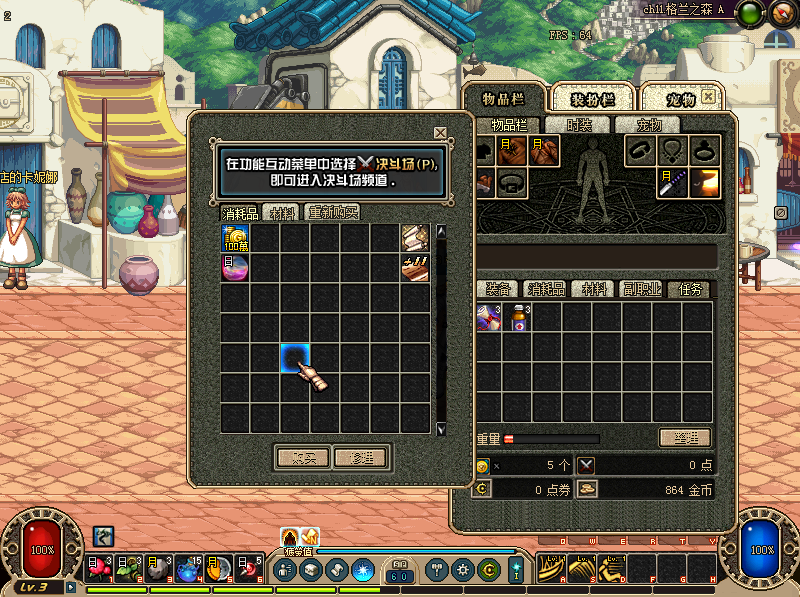Select the paper scroll shop item
800x597 pixels.
(415, 238)
